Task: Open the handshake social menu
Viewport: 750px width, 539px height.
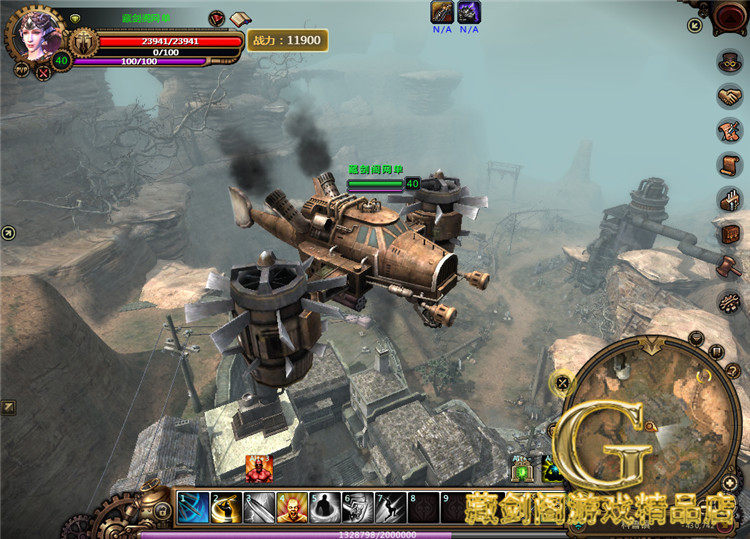Action: 729,96
